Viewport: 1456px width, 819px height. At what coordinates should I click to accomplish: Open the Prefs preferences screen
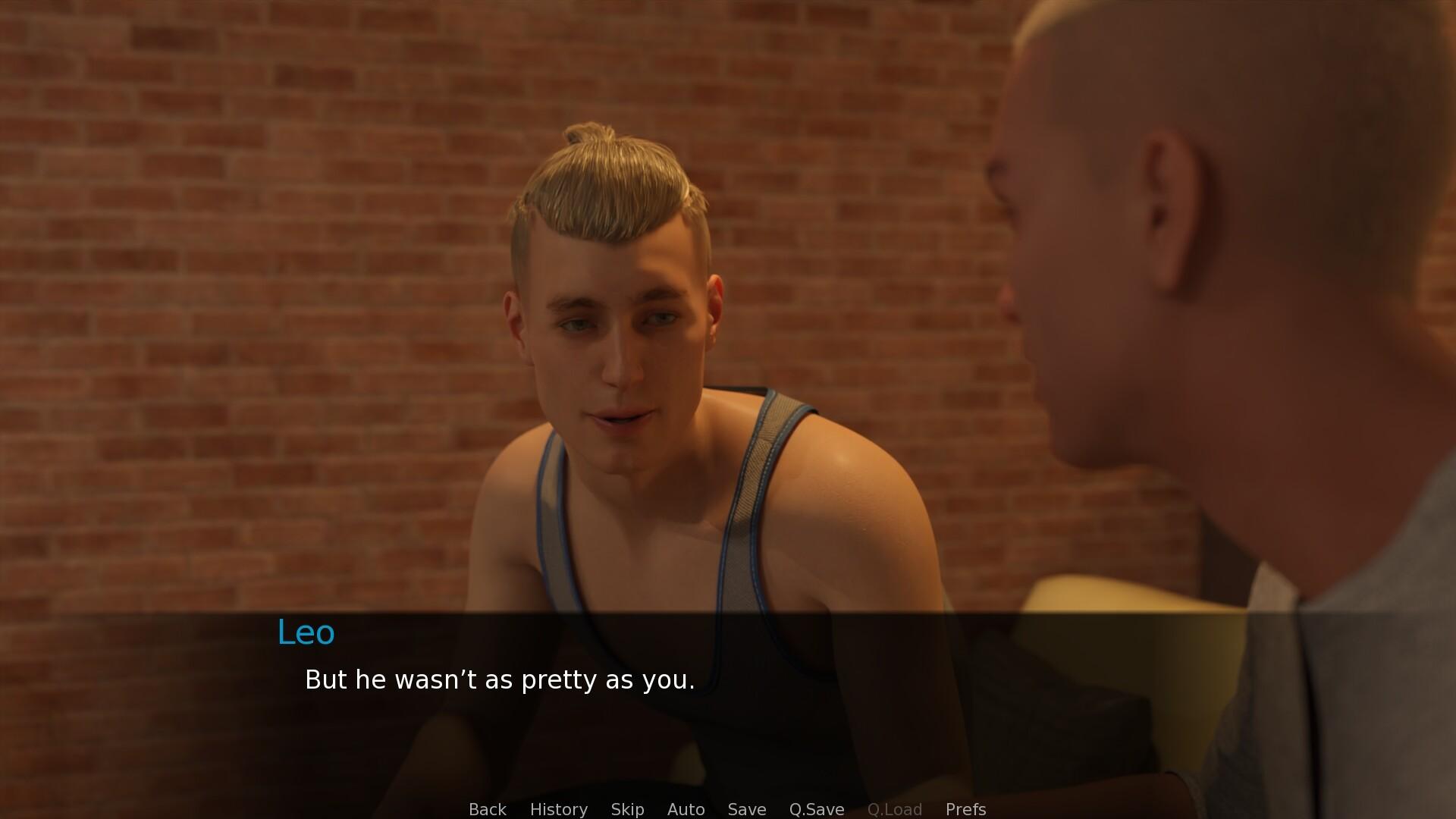pyautogui.click(x=965, y=809)
